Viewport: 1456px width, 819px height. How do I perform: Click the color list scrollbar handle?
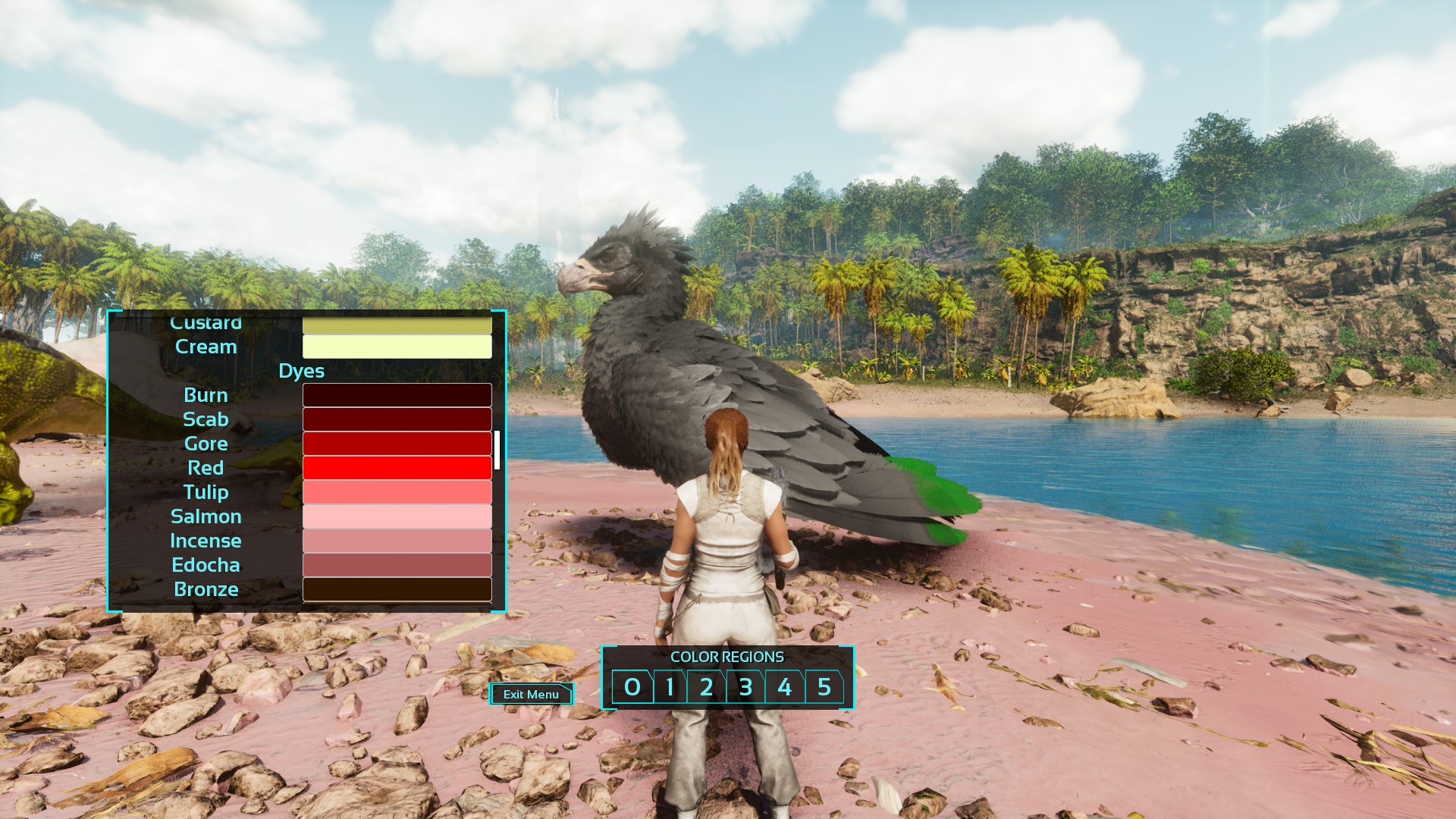(497, 450)
